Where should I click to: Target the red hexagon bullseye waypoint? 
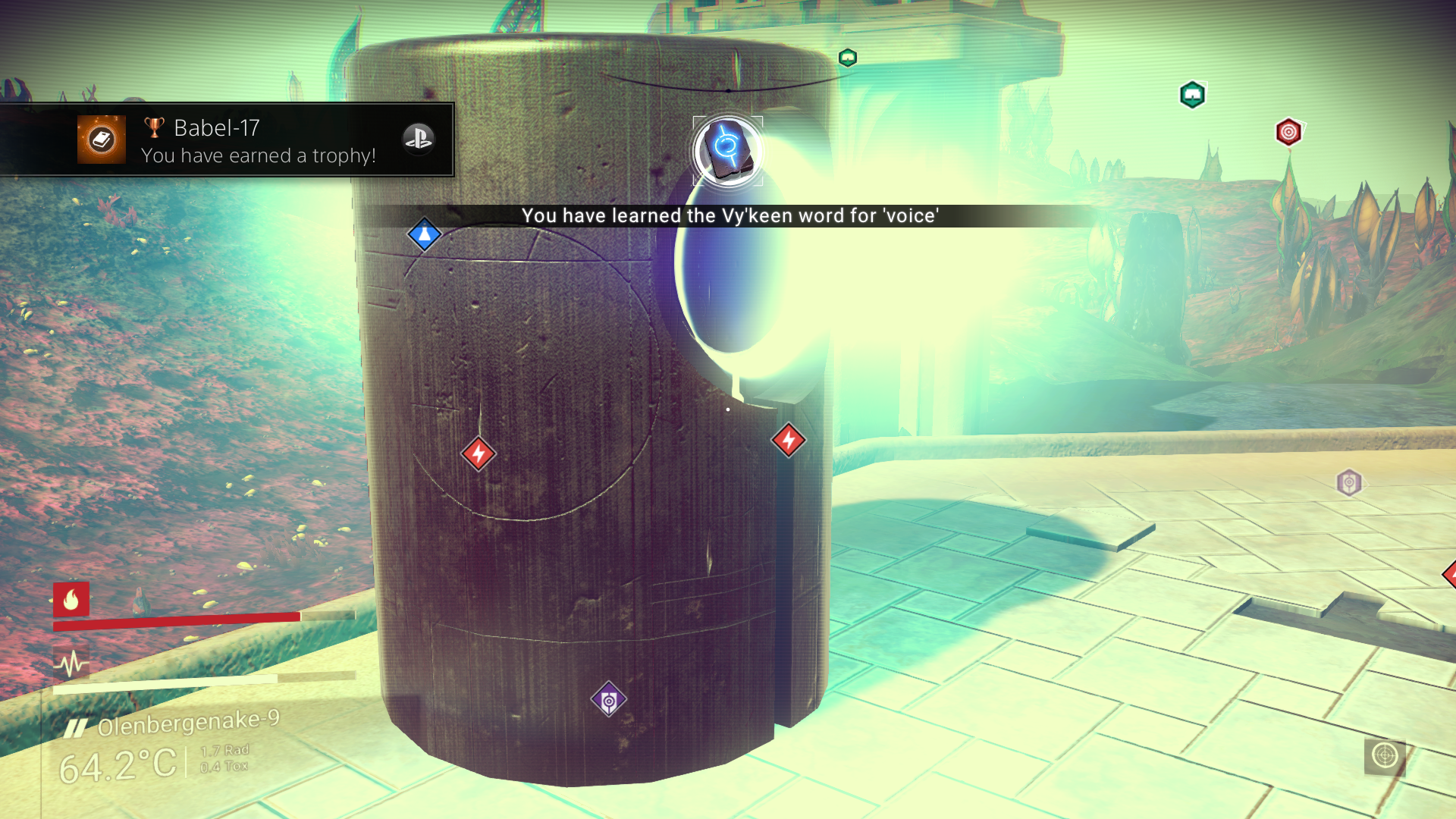pyautogui.click(x=1288, y=133)
